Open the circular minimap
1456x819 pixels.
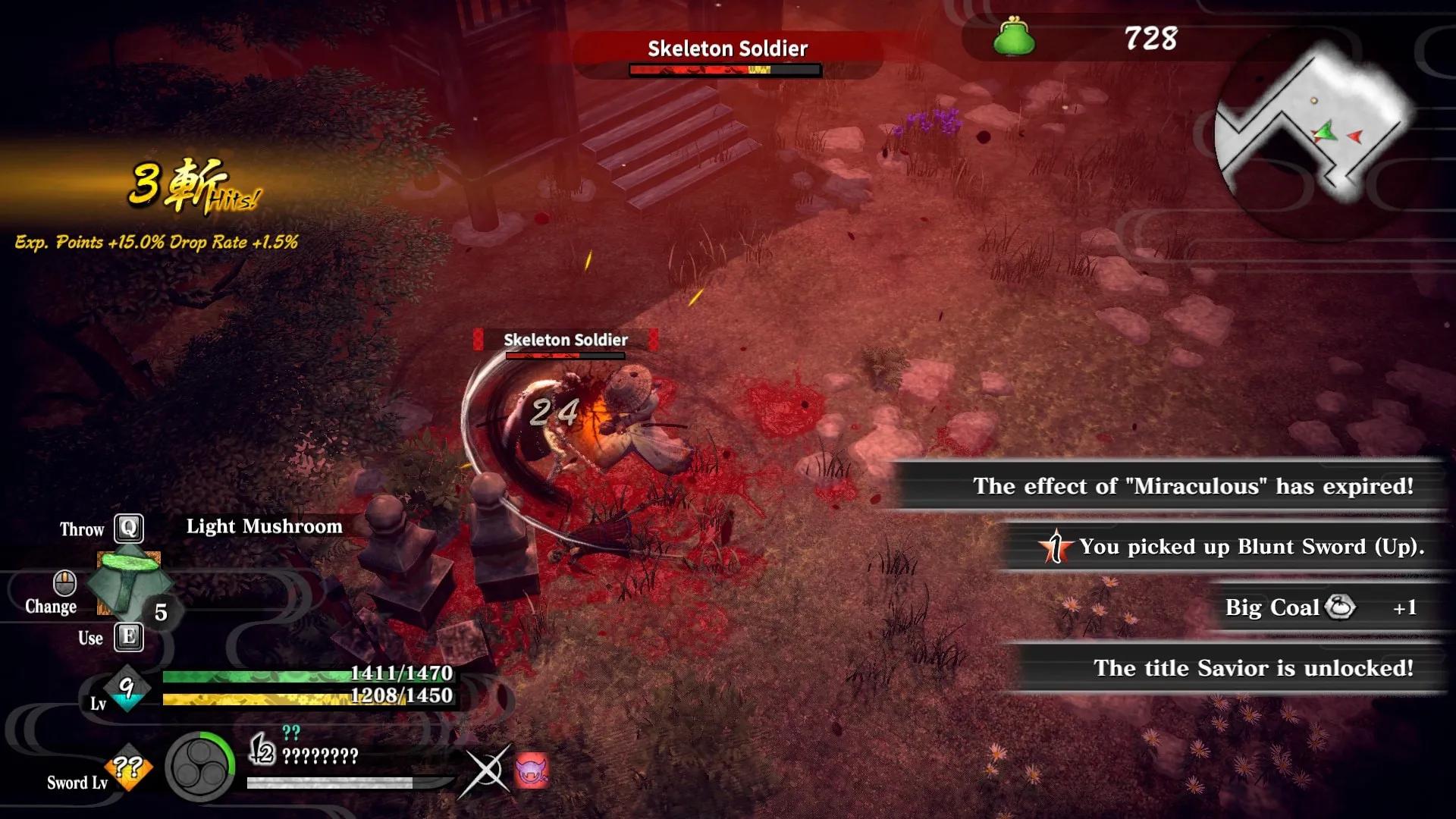(x=1316, y=136)
